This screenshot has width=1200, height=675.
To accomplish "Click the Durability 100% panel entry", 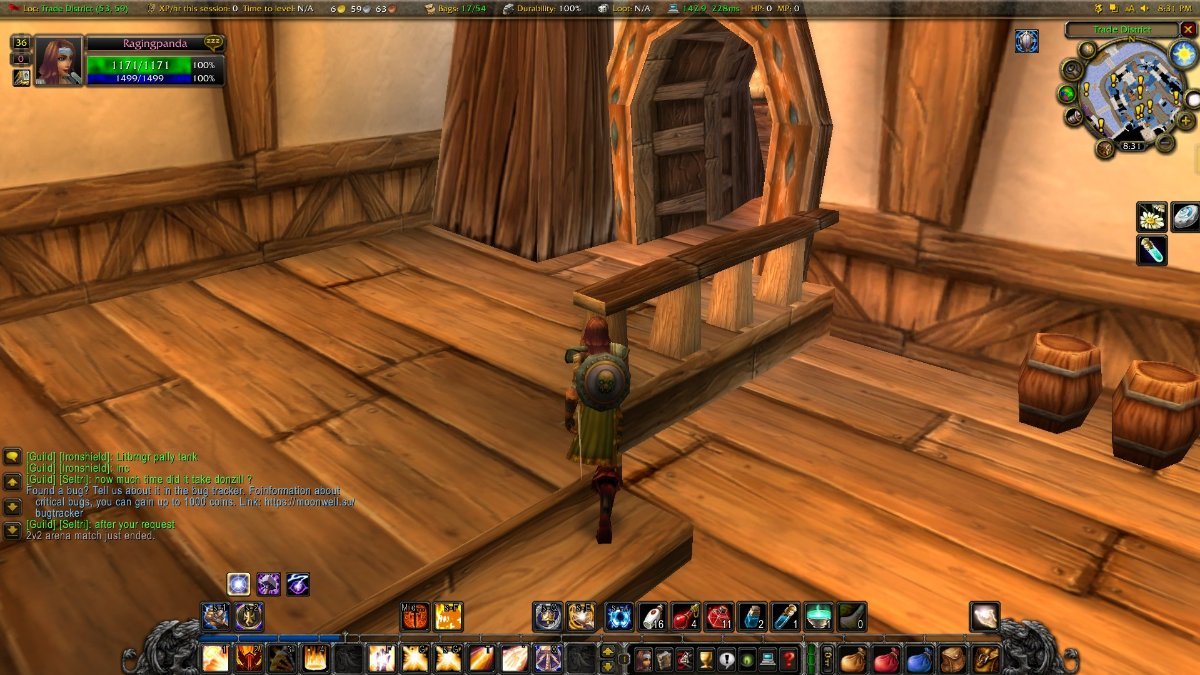I will tap(545, 8).
